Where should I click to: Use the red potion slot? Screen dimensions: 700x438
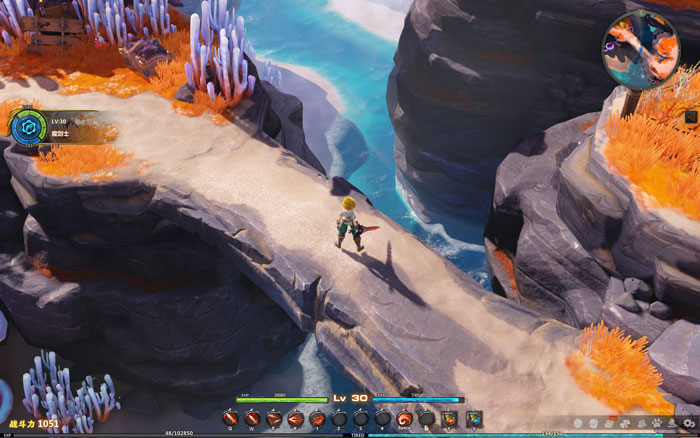pos(449,418)
